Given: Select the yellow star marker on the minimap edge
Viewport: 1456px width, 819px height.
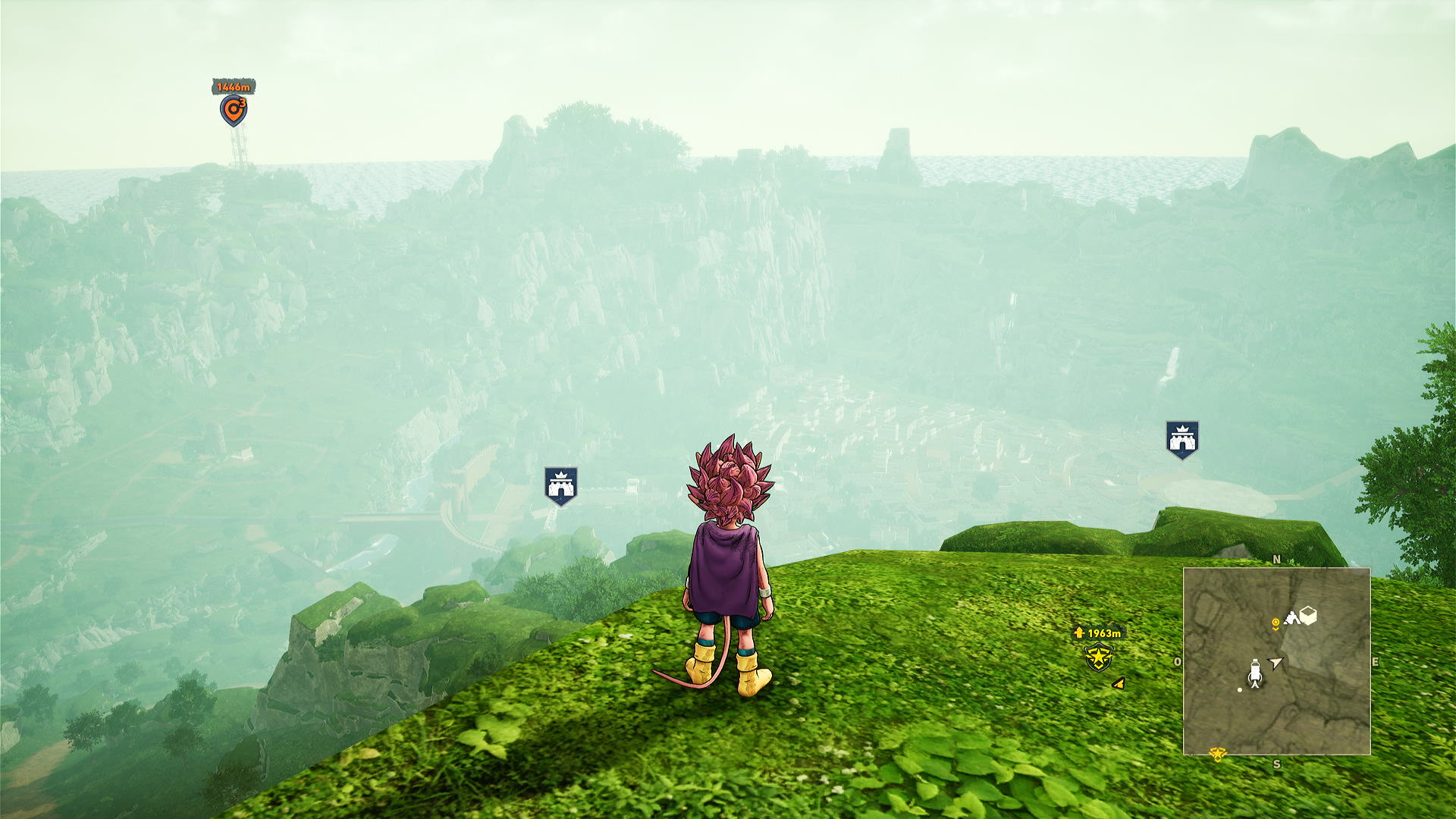Looking at the screenshot, I should click(1218, 754).
